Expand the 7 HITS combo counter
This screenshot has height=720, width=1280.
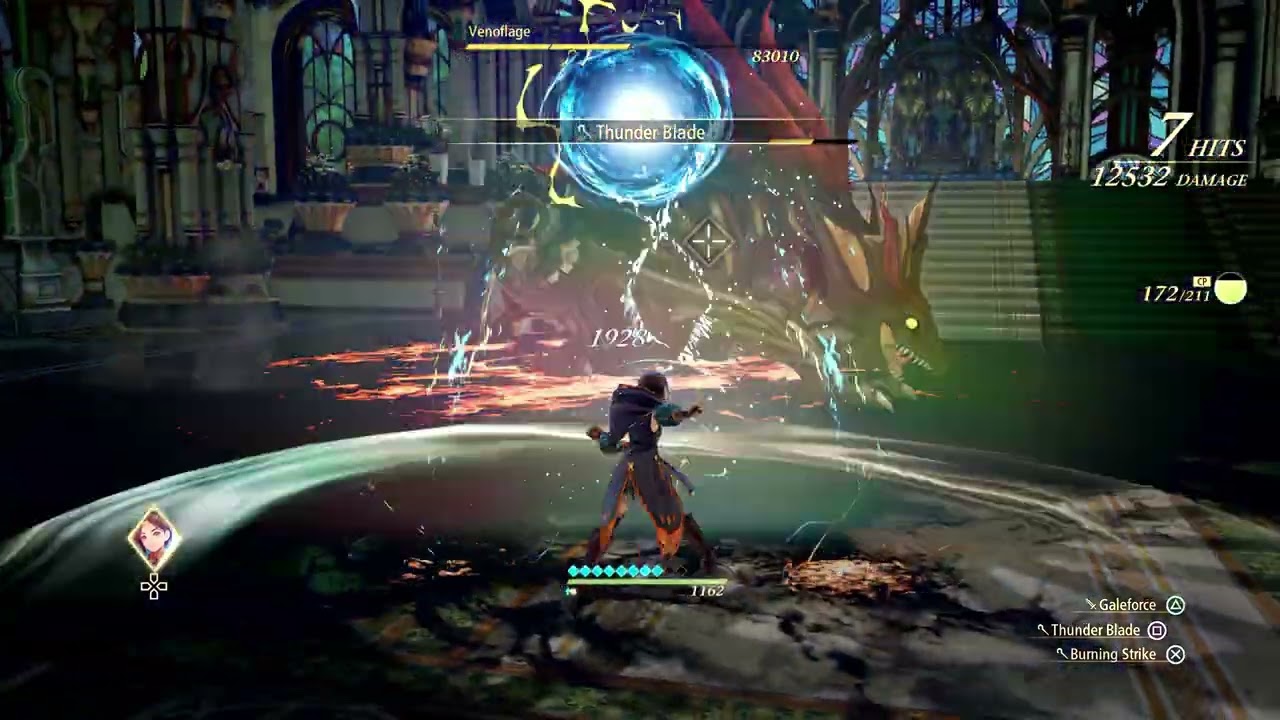(1197, 143)
